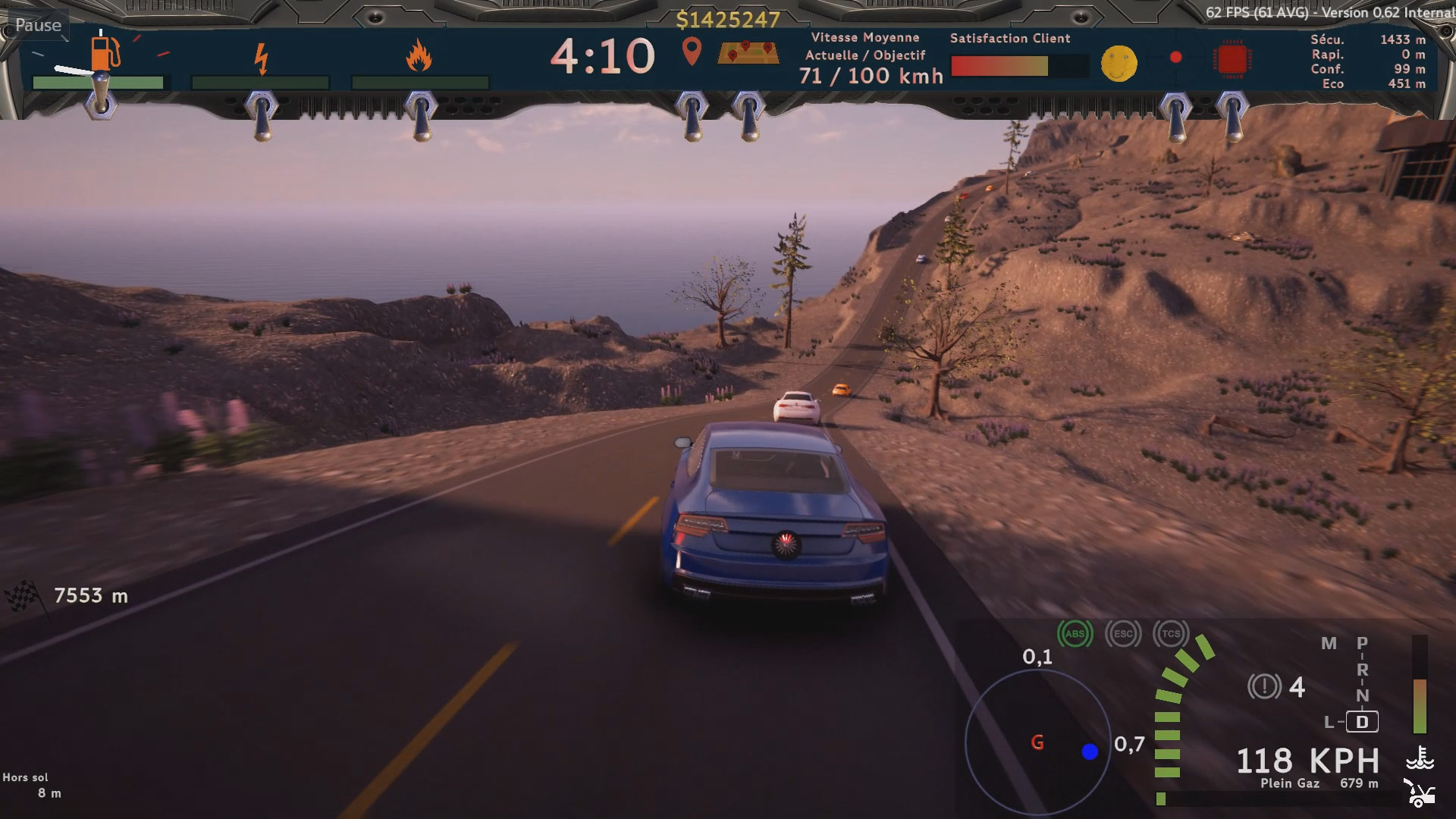The width and height of the screenshot is (1456, 819).
Task: Click the small red record dot
Action: coord(1175,58)
